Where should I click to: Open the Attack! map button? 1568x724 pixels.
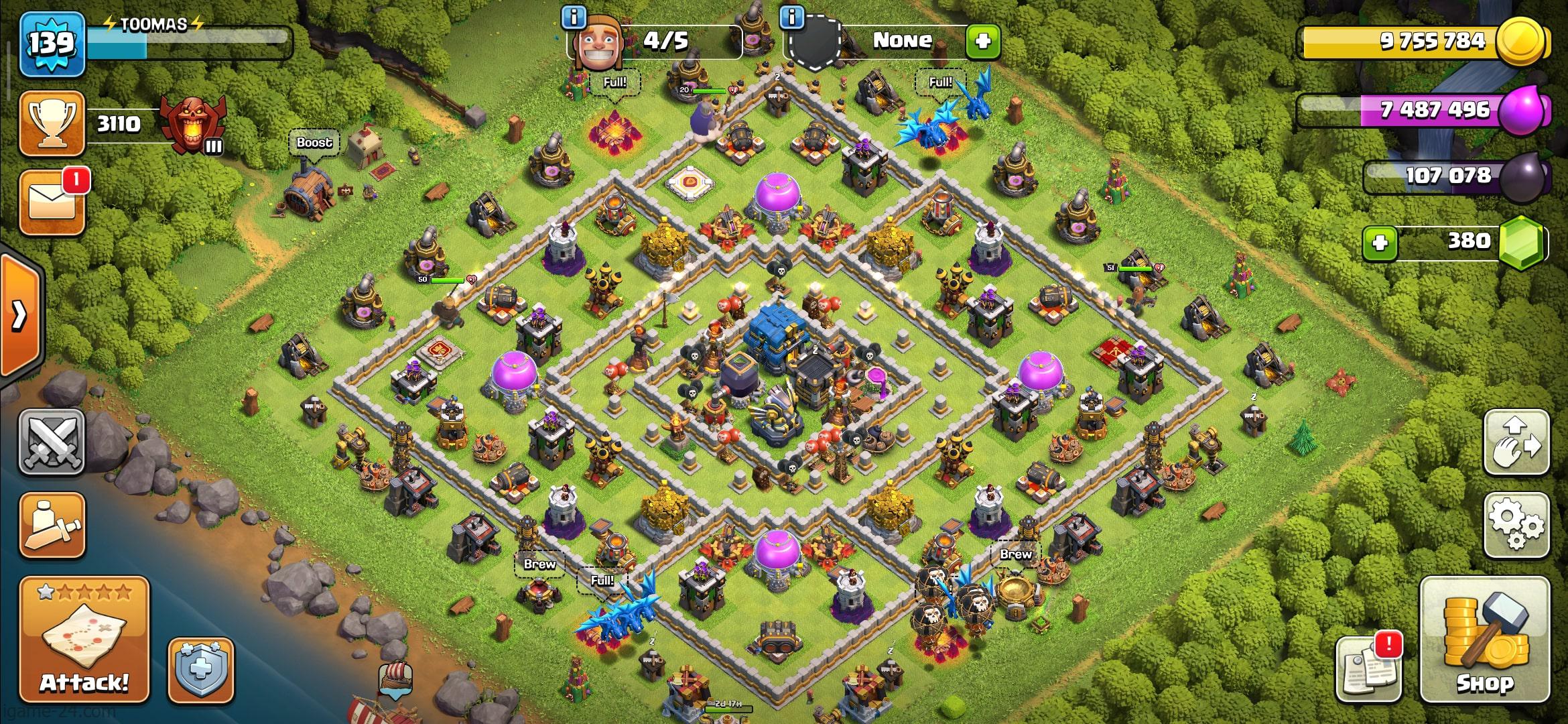[84, 640]
